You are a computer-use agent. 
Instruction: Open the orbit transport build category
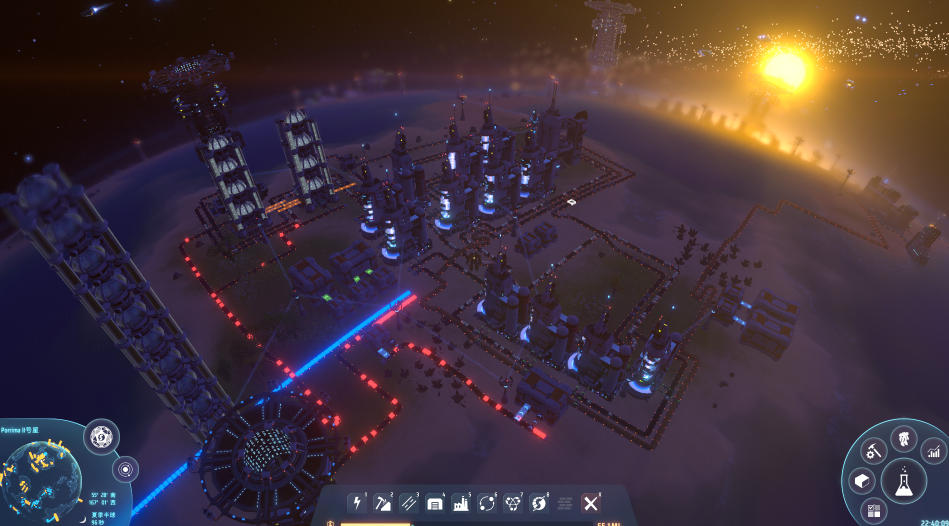[487, 503]
